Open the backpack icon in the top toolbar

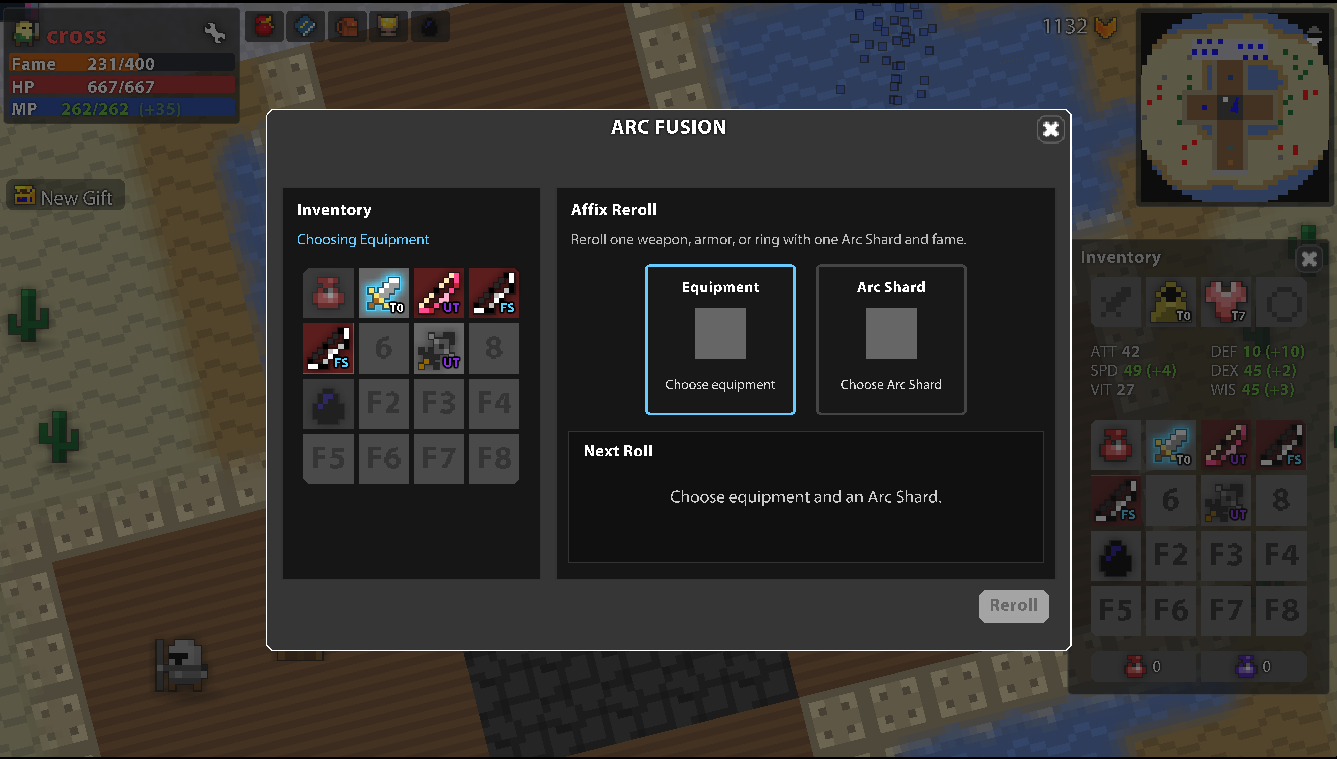347,26
